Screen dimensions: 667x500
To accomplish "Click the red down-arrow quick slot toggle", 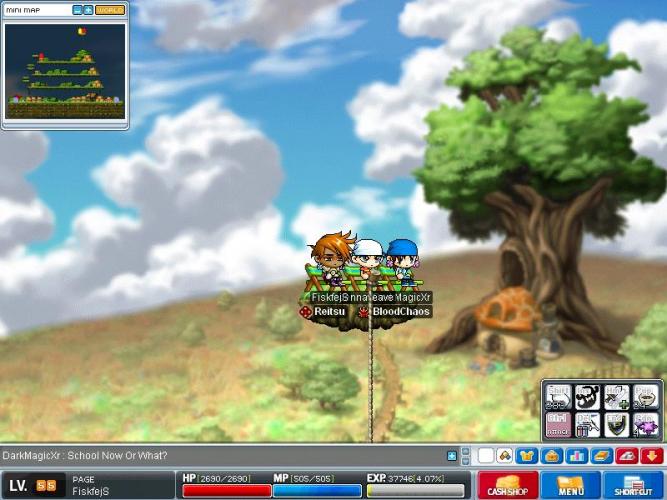I will point(651,456).
